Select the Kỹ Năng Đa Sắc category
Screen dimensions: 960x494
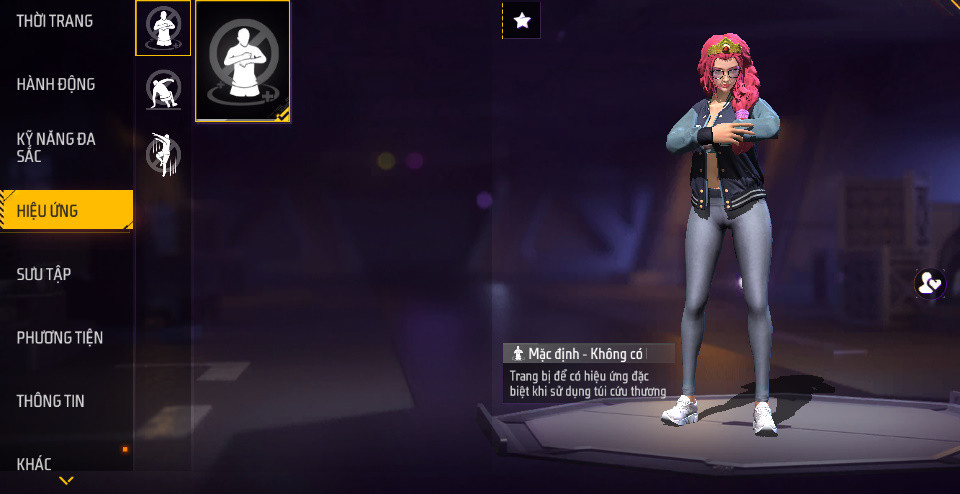click(56, 147)
